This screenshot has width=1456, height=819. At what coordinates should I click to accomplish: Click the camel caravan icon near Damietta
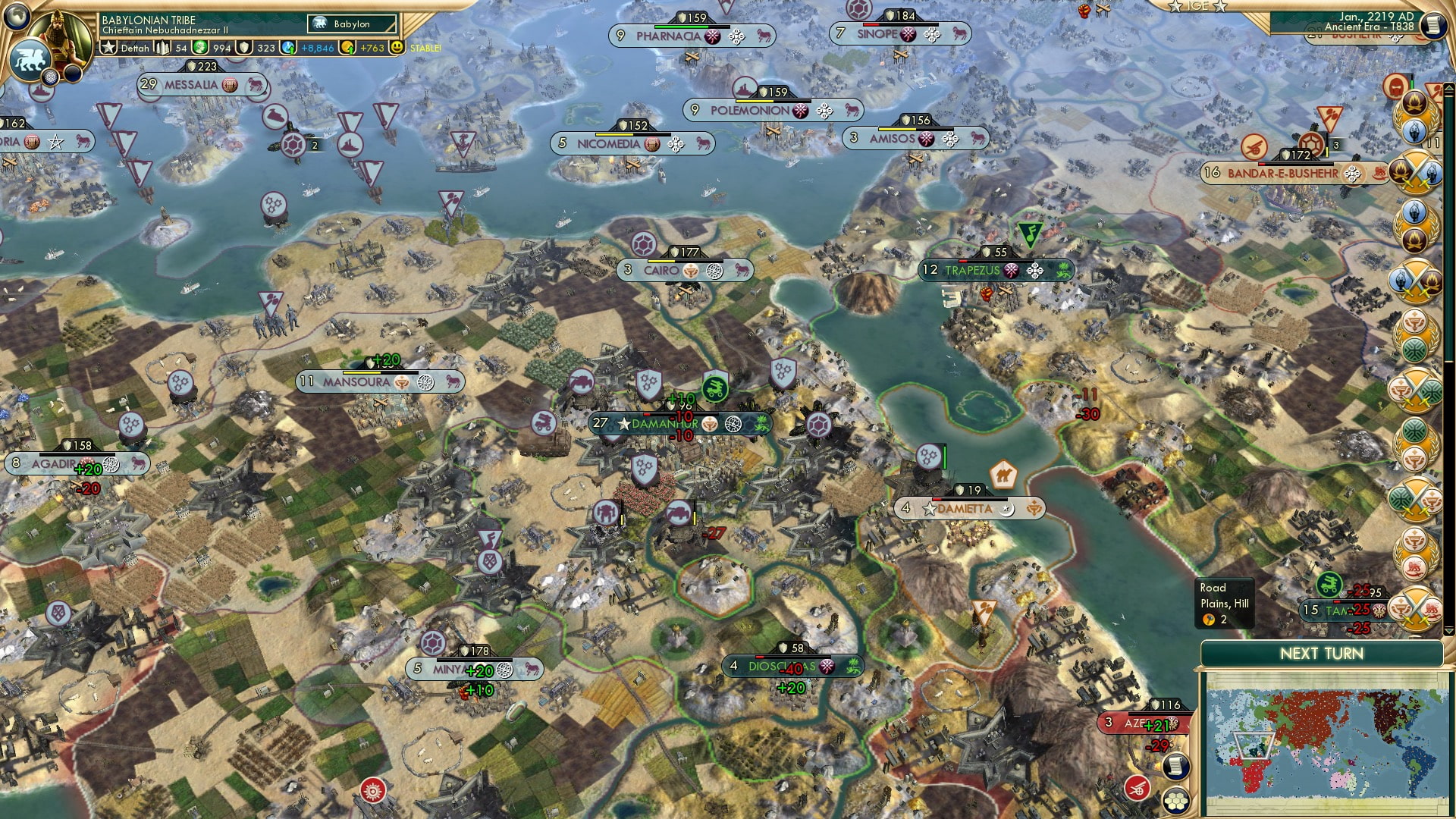[x=1003, y=472]
